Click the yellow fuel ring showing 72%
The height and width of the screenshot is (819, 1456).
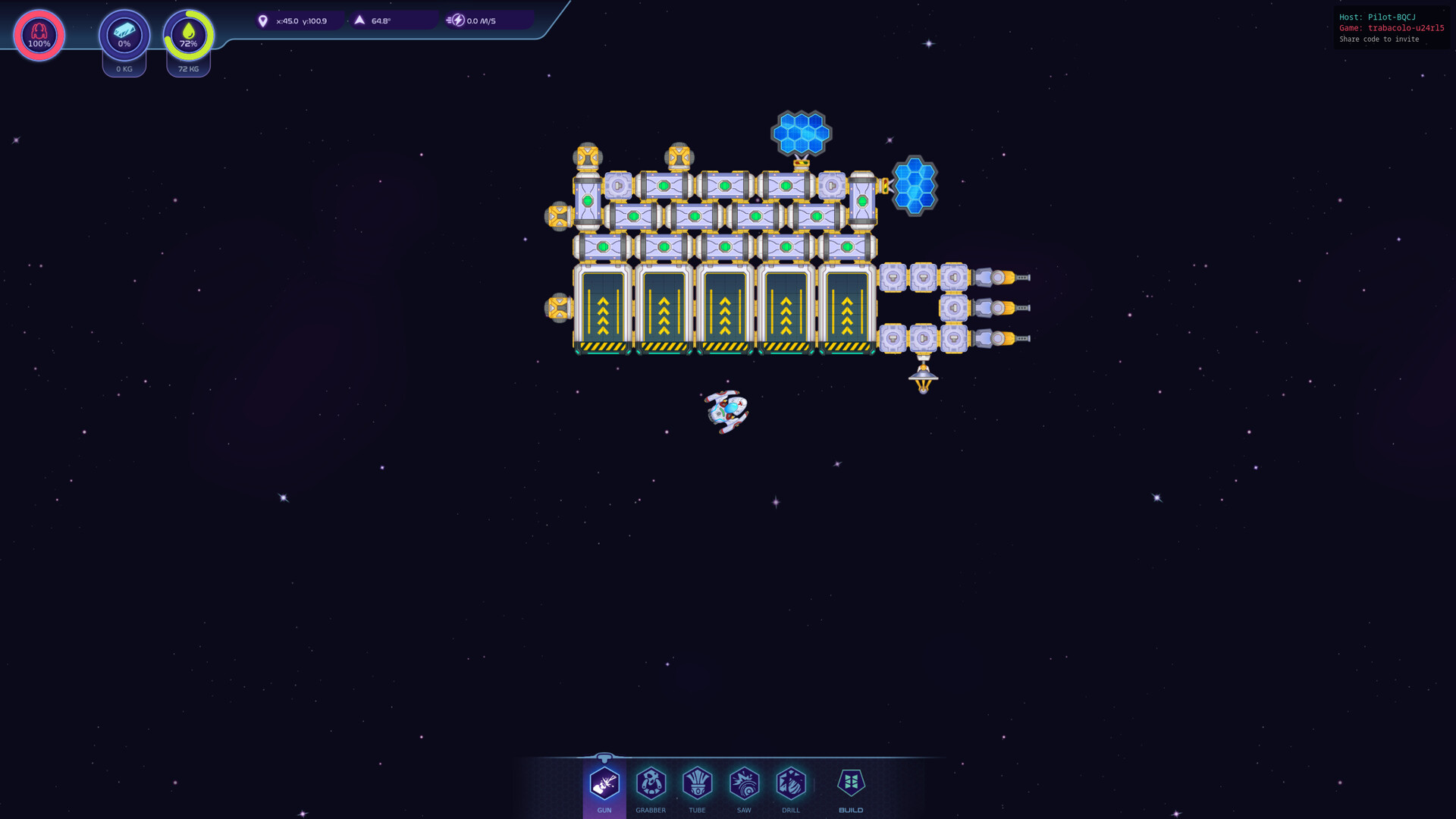(188, 34)
